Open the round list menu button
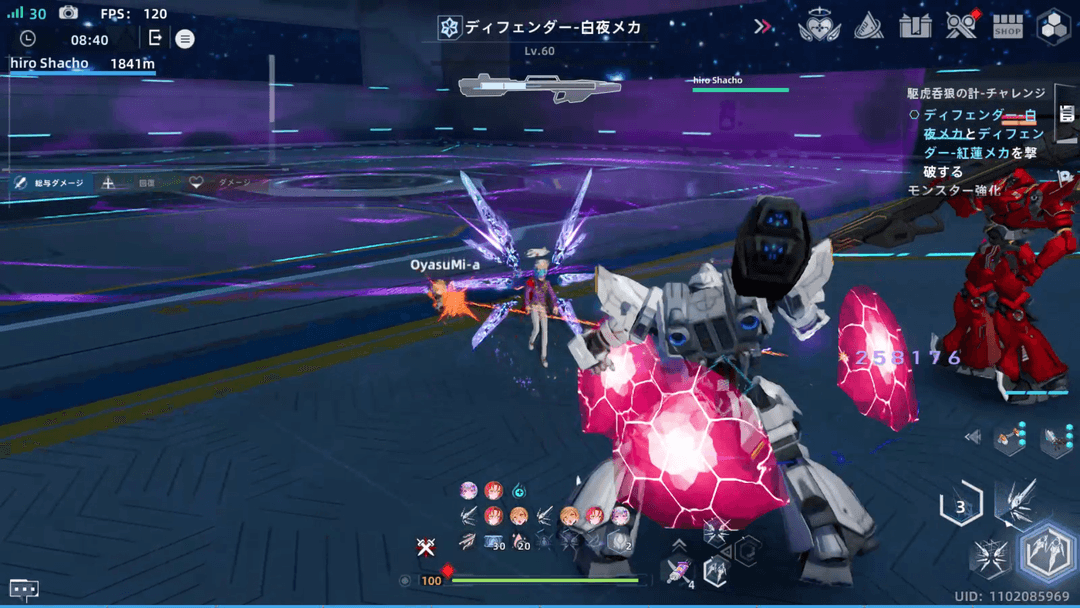 (x=185, y=39)
